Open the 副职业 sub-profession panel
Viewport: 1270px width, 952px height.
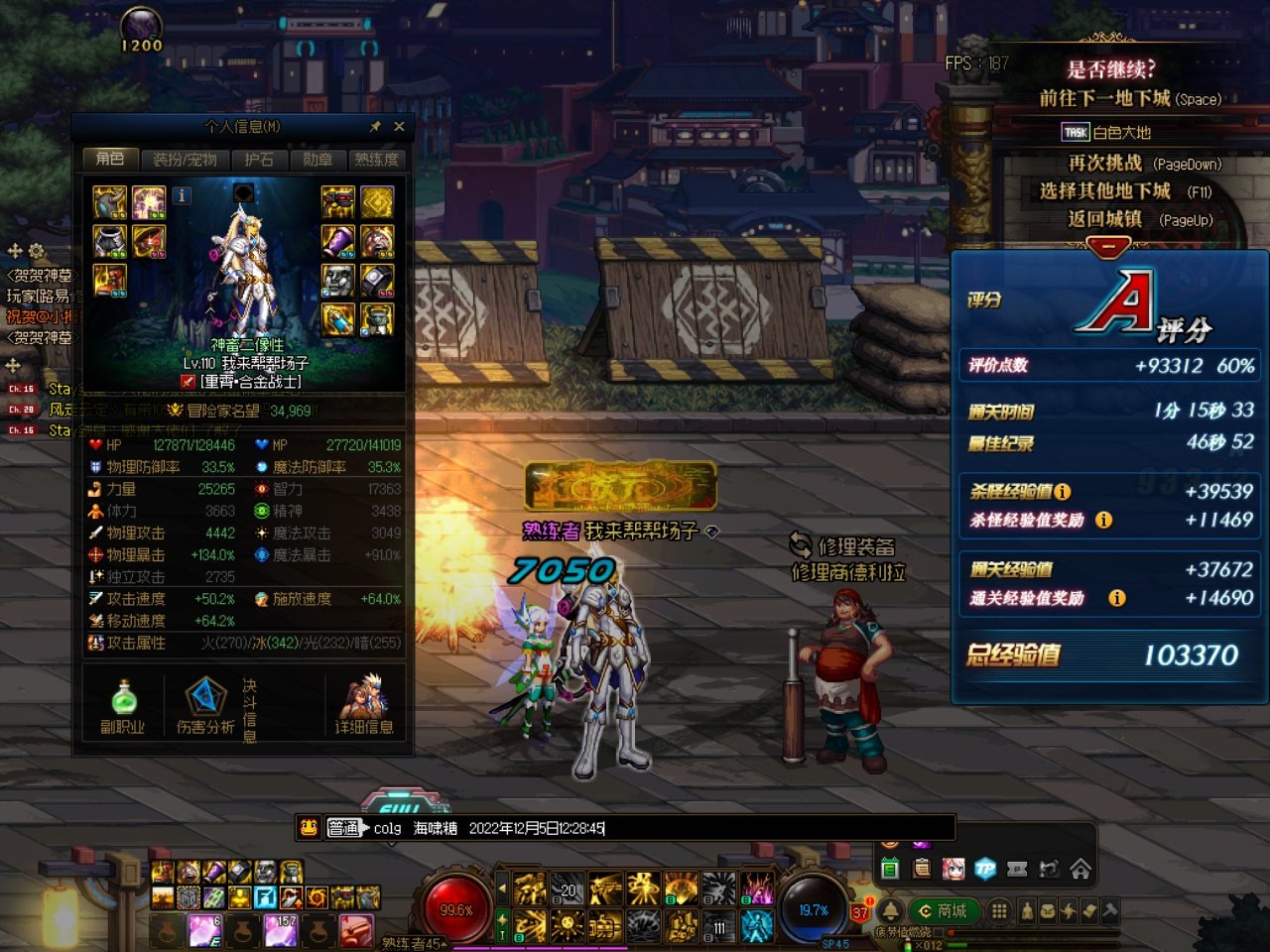click(x=123, y=707)
